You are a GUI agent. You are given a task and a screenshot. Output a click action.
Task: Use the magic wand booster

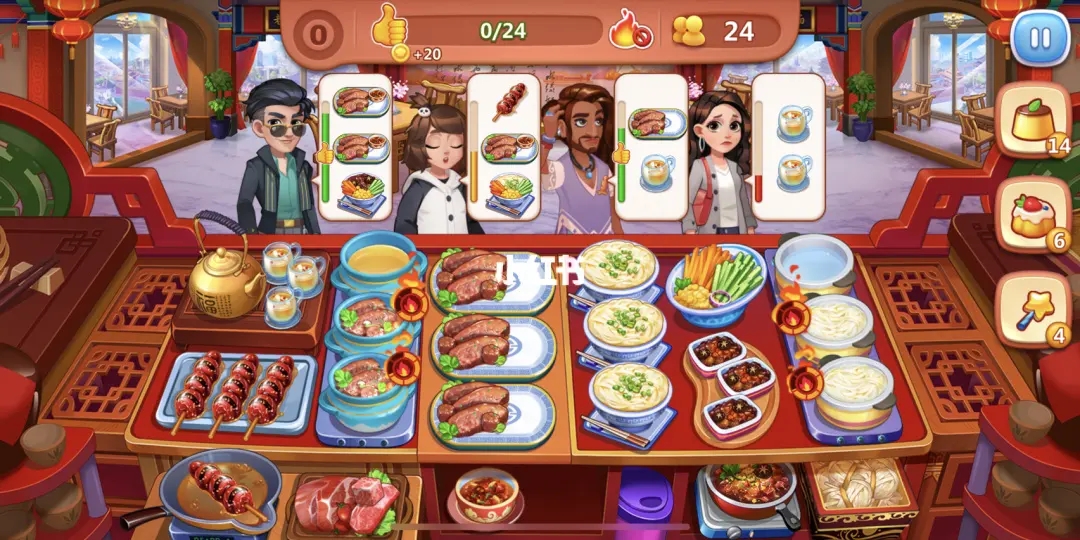pos(1033,306)
